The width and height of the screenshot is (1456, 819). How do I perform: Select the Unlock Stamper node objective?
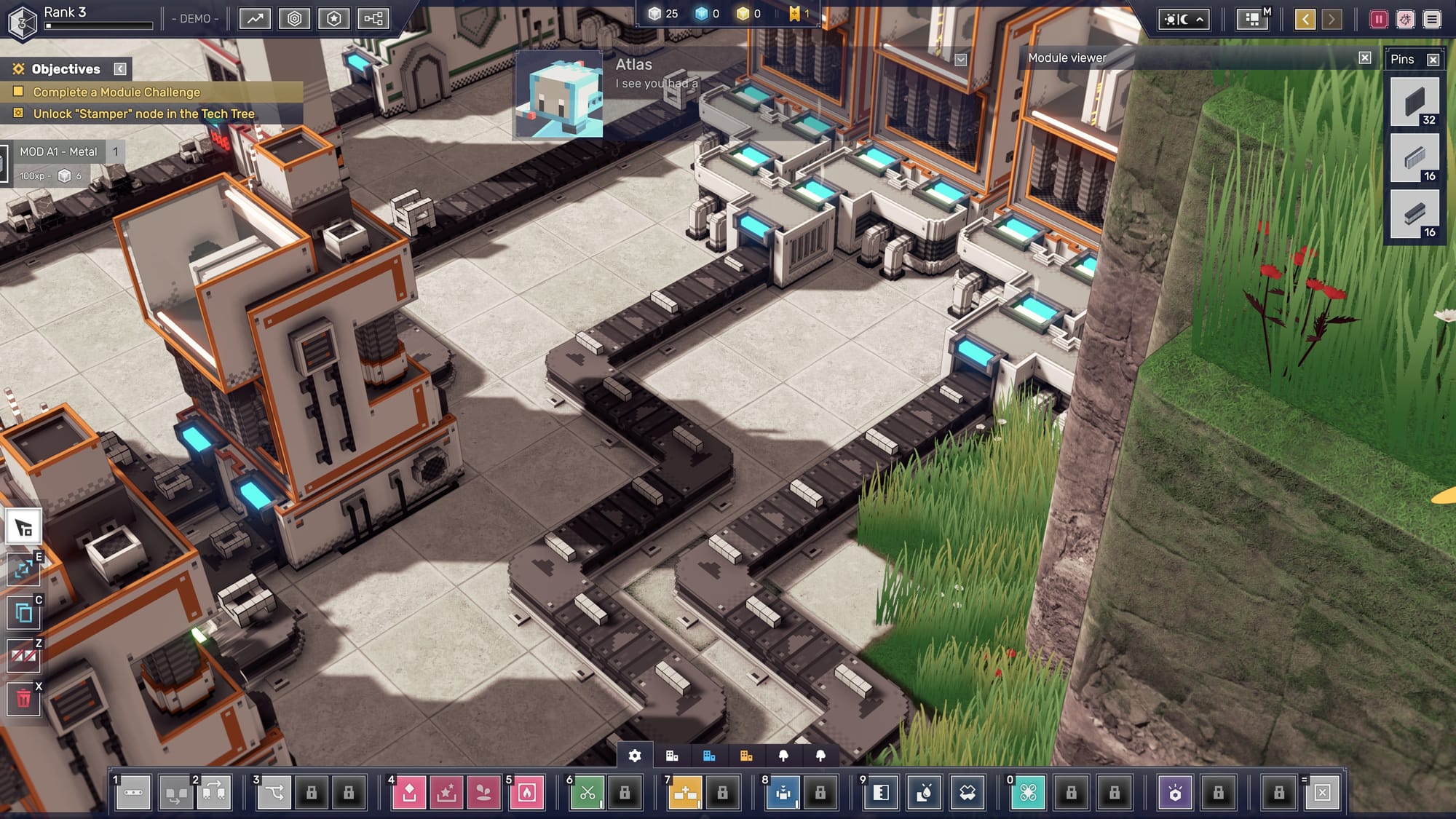click(143, 114)
